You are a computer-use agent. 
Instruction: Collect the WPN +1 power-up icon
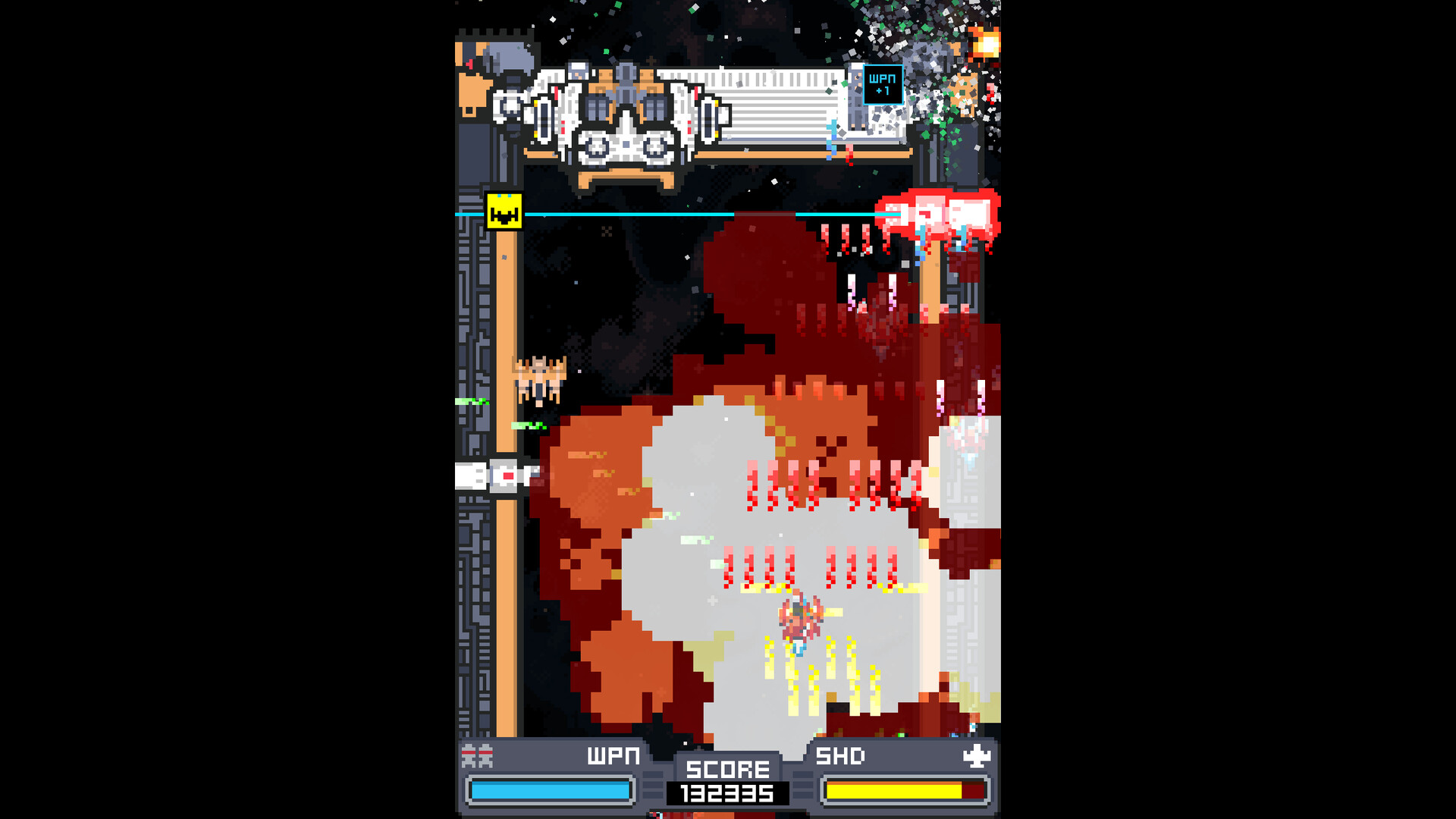(883, 84)
